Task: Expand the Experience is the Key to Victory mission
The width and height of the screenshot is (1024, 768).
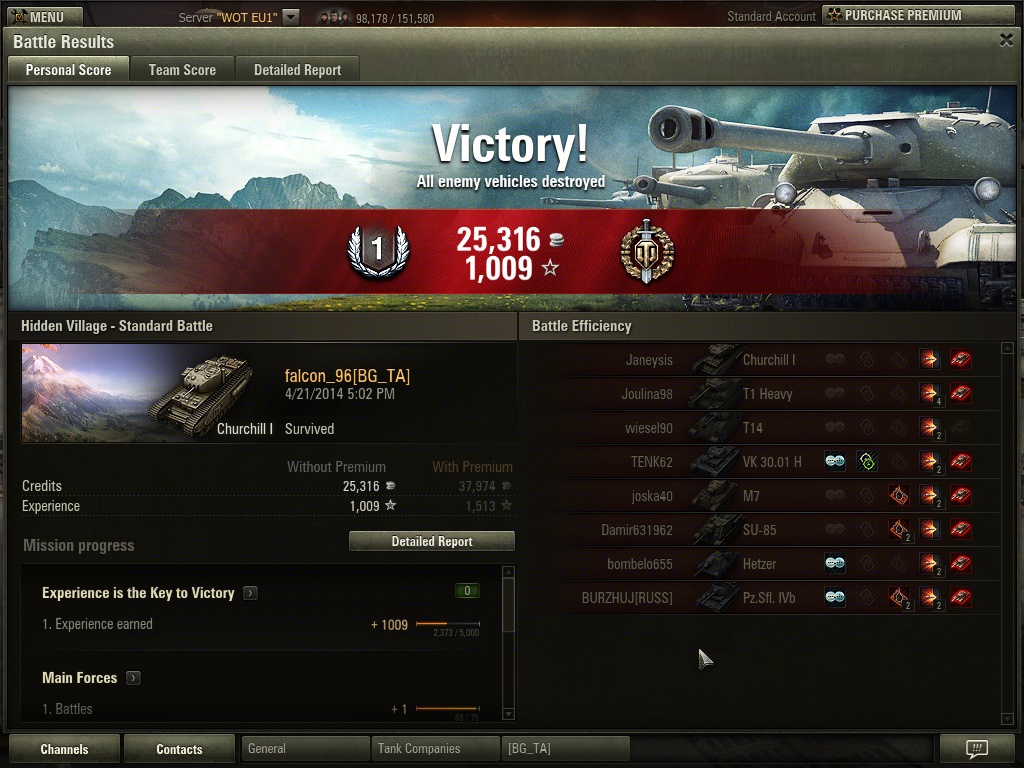Action: click(250, 593)
